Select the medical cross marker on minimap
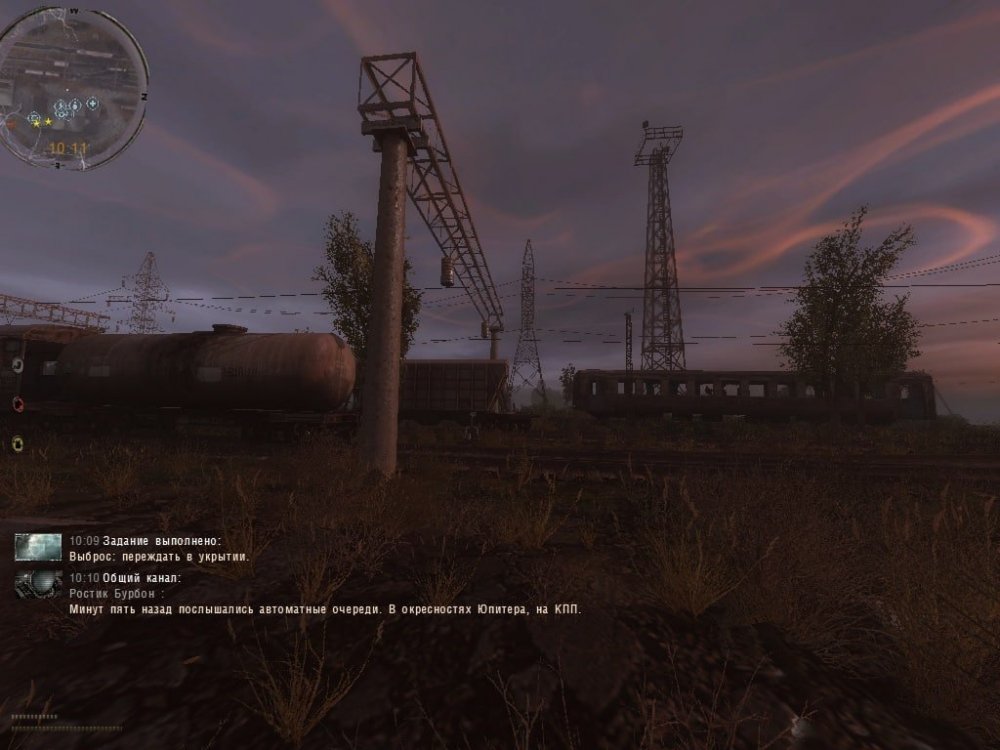Image resolution: width=1000 pixels, height=750 pixels. [92, 103]
